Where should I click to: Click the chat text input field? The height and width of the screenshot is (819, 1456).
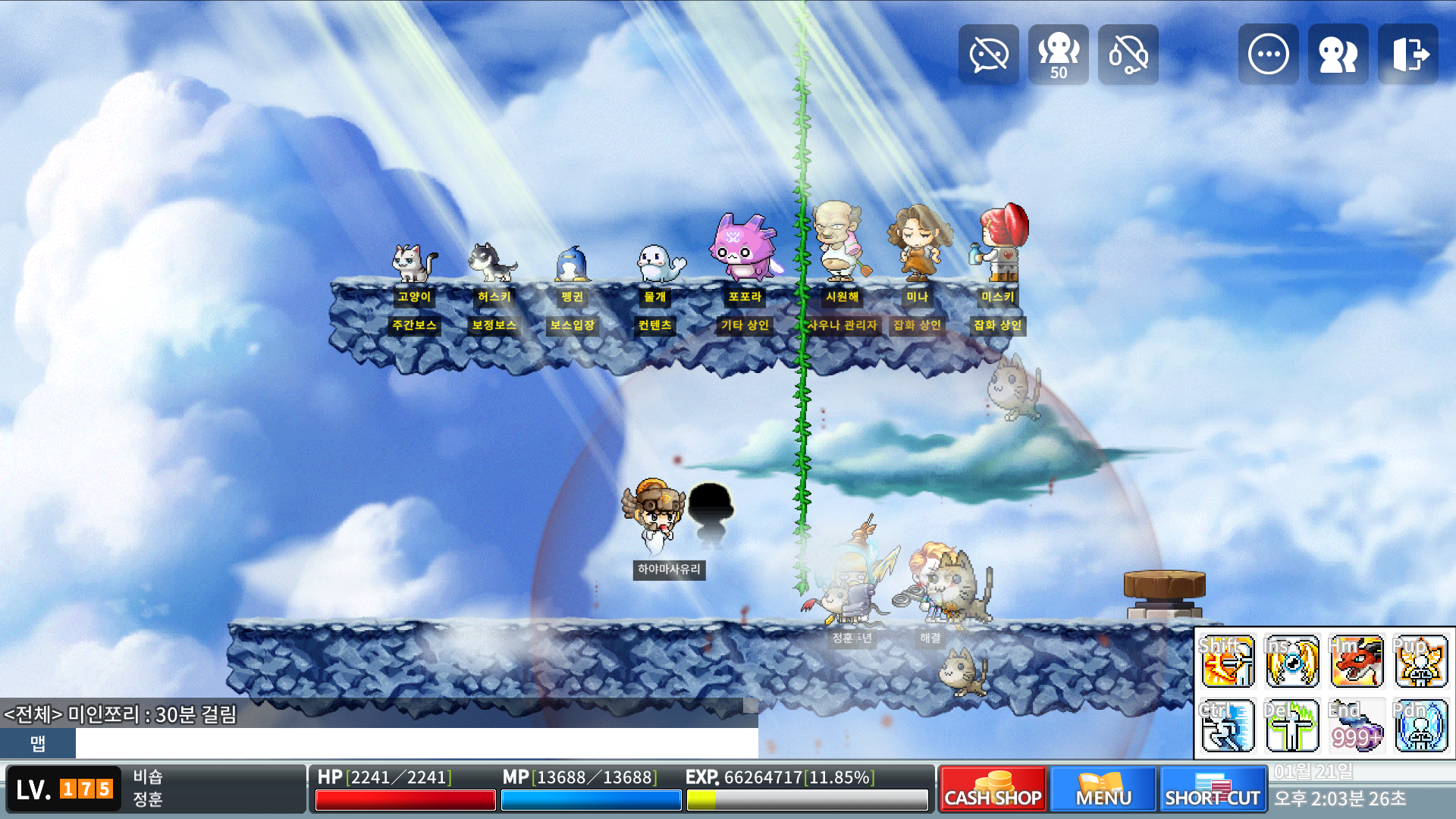416,743
